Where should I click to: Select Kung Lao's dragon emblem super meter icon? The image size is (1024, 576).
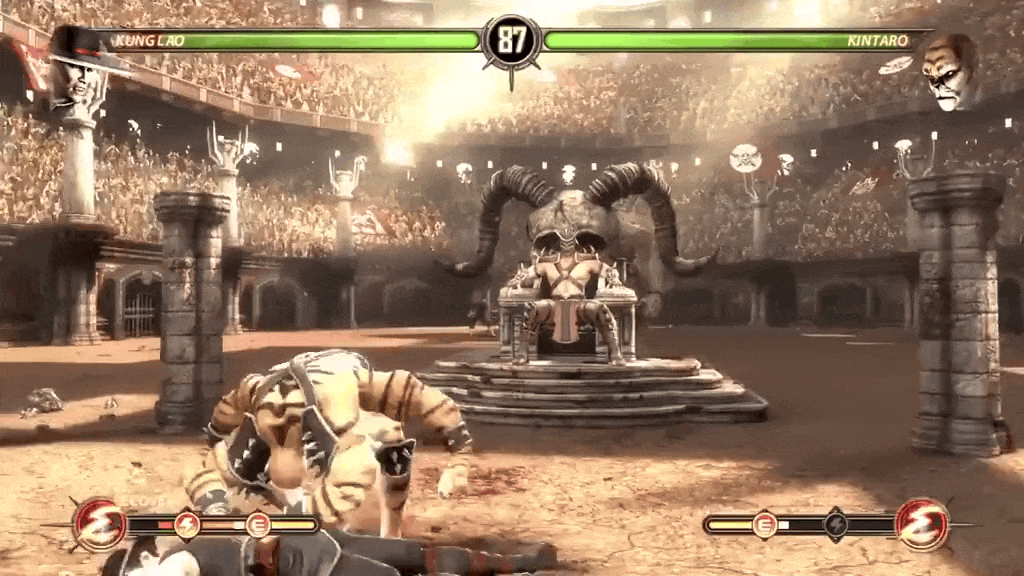click(x=100, y=523)
